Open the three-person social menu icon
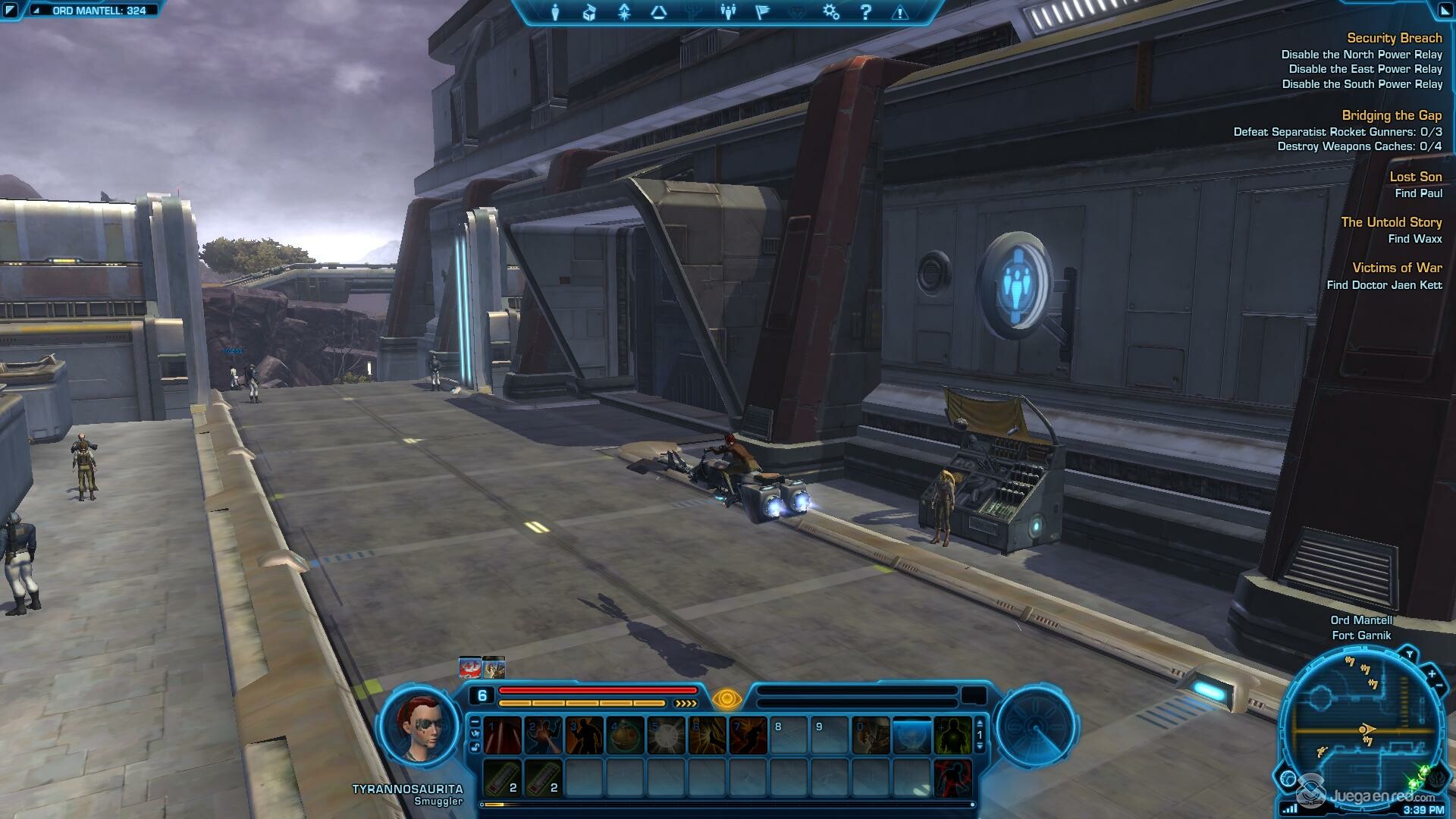Screen dimensions: 1456x819 (728, 12)
